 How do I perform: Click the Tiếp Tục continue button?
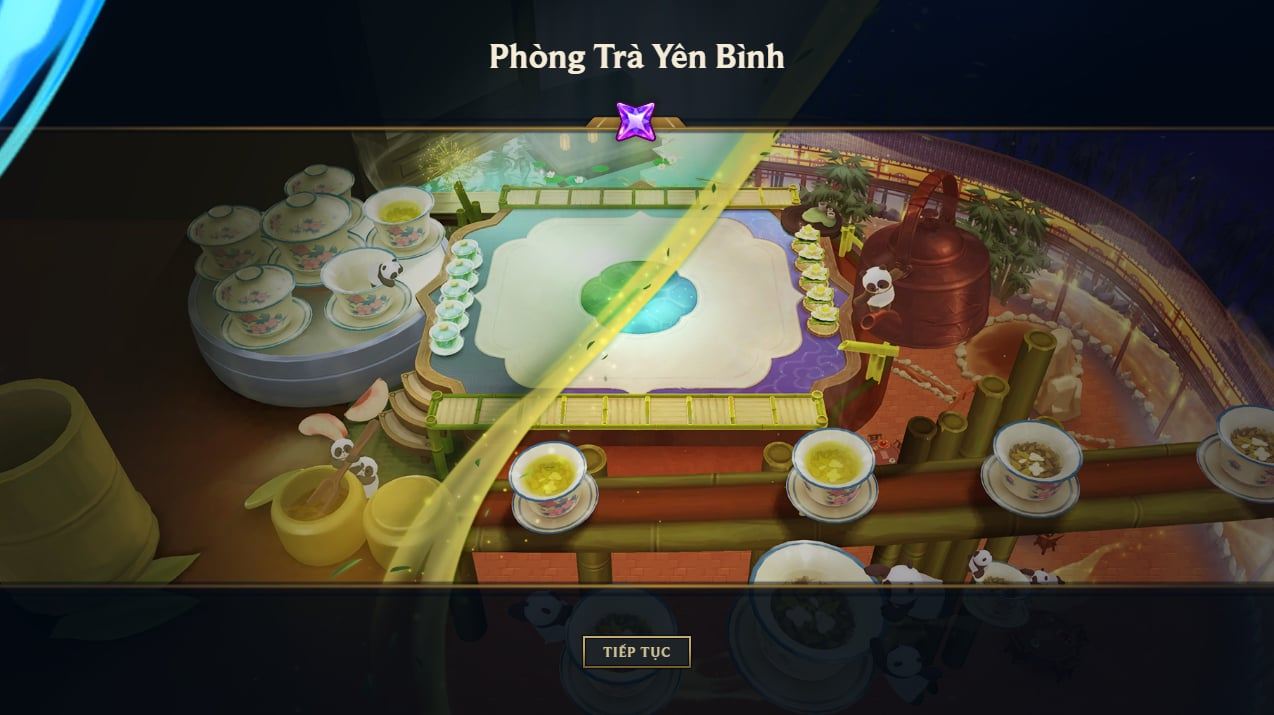point(636,652)
